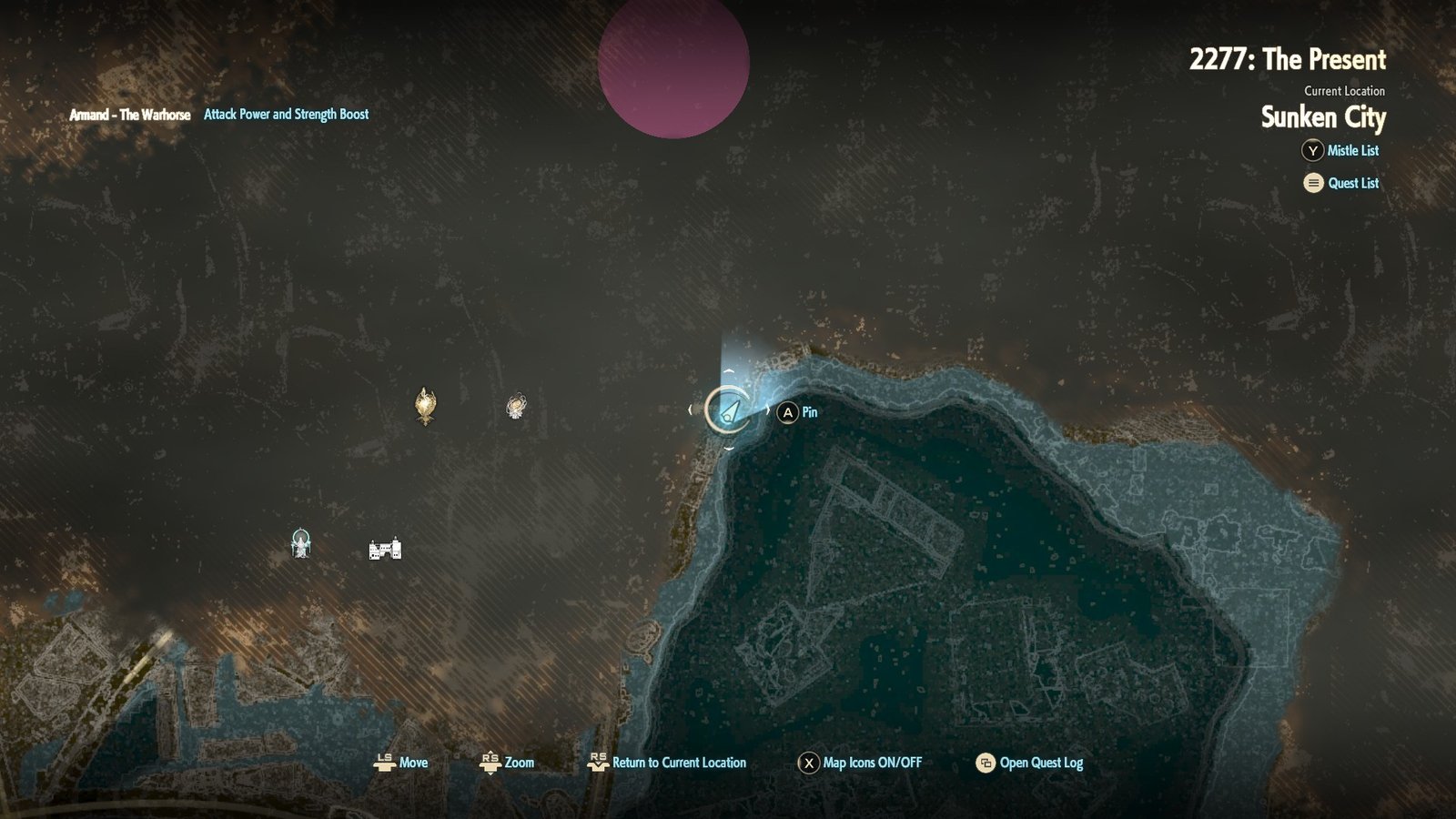Open the Mistle List
This screenshot has width=1456, height=819.
(x=1353, y=151)
